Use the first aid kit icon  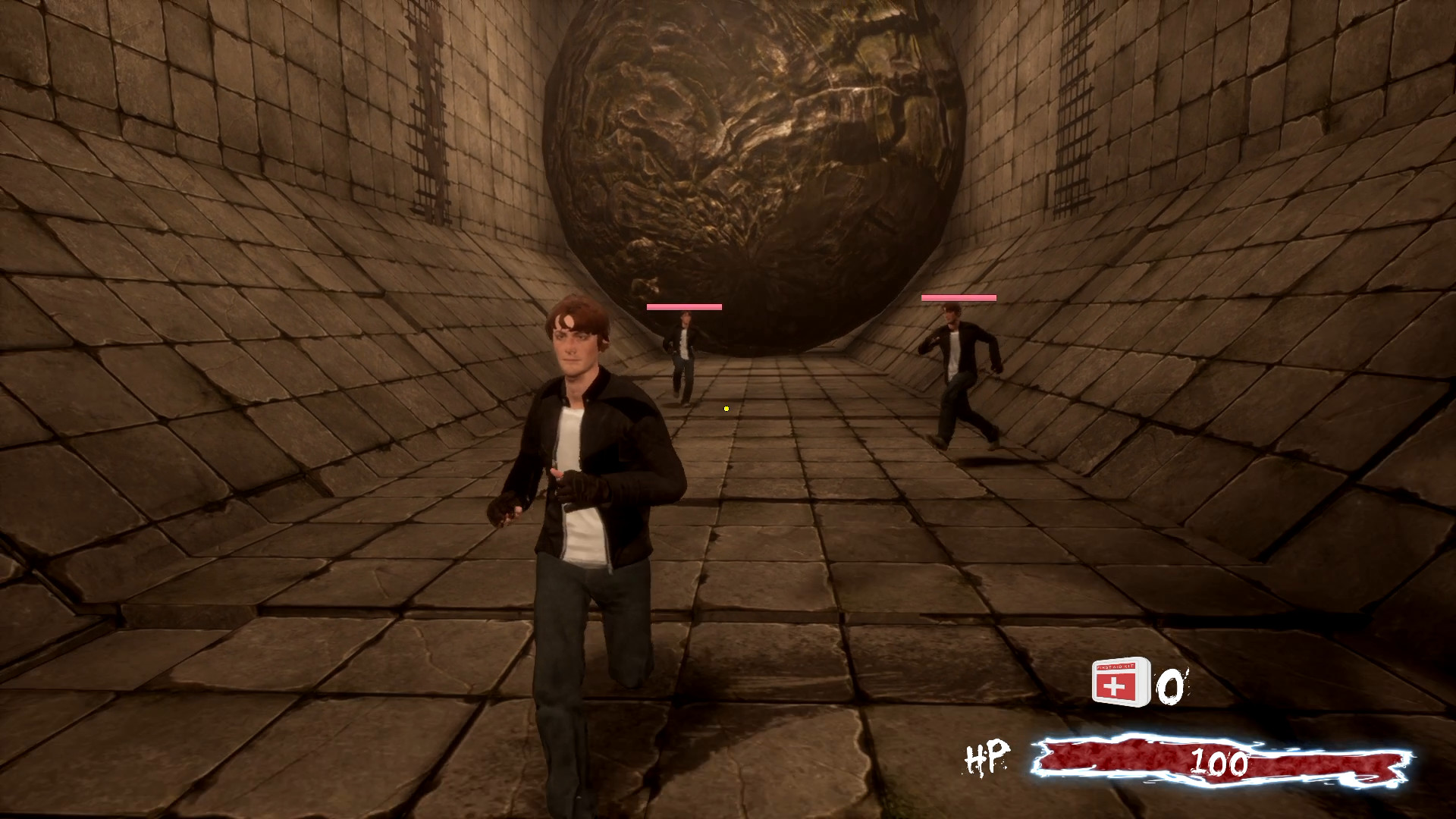1120,682
